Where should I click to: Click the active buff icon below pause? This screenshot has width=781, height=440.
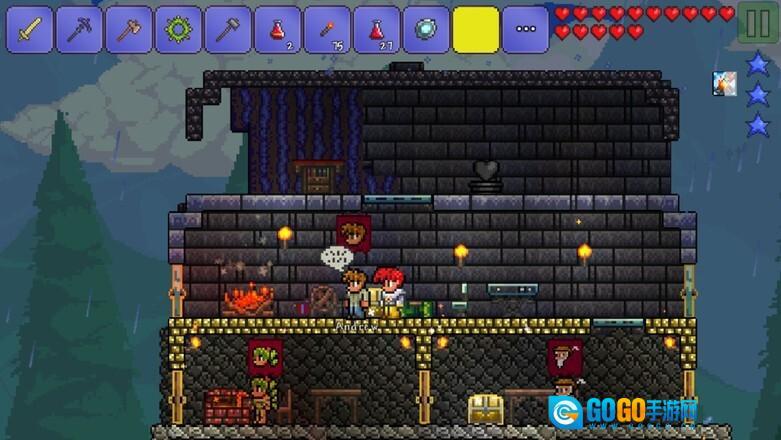(x=725, y=84)
